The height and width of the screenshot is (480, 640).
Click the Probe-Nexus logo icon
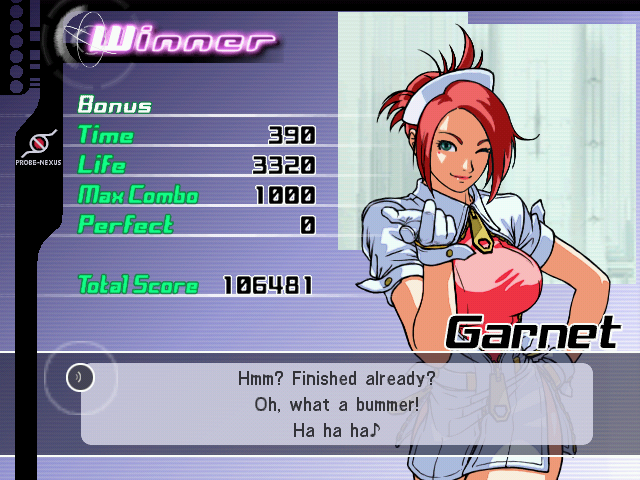(39, 141)
